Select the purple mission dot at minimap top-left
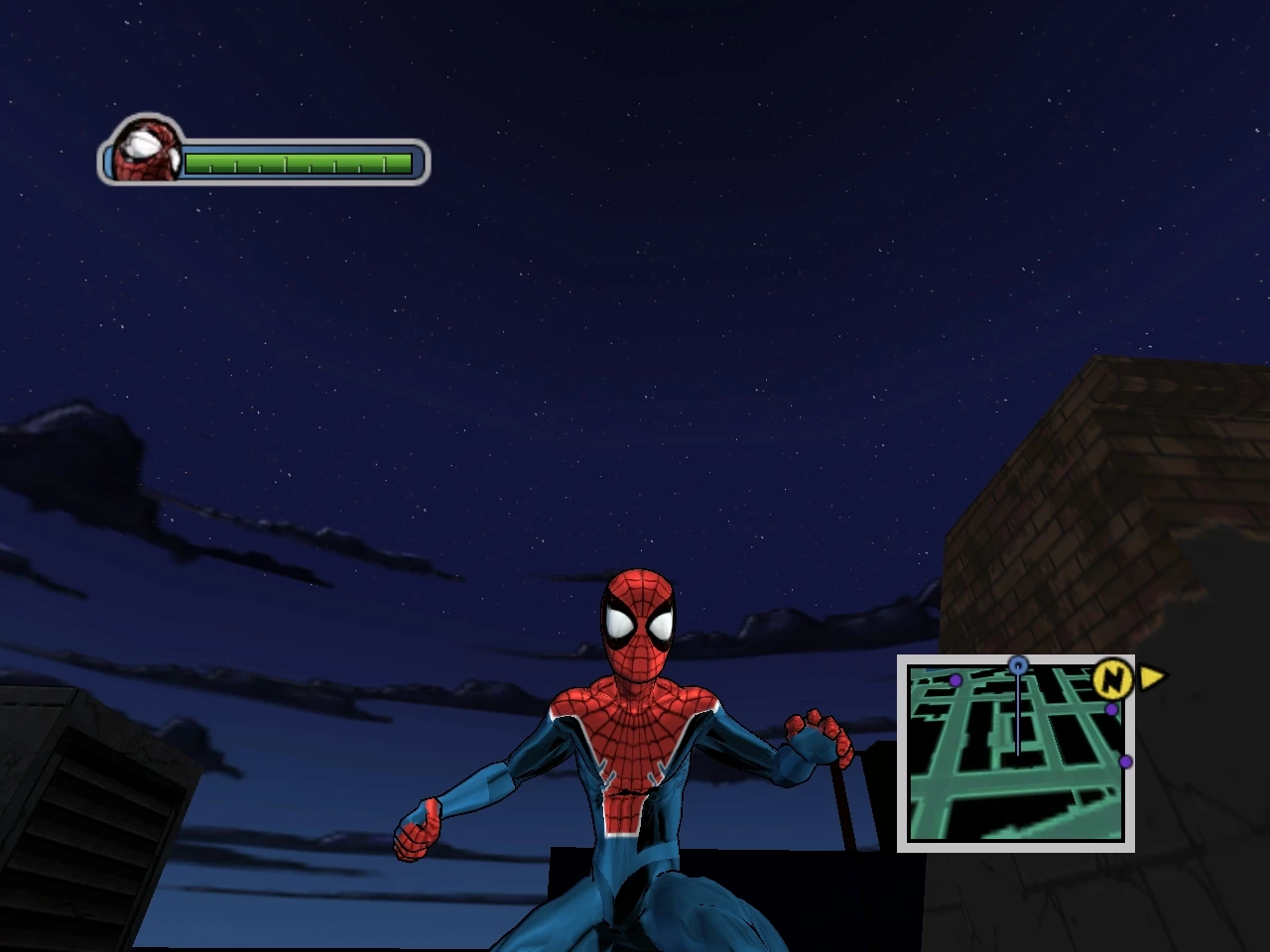The height and width of the screenshot is (952, 1270). point(955,679)
